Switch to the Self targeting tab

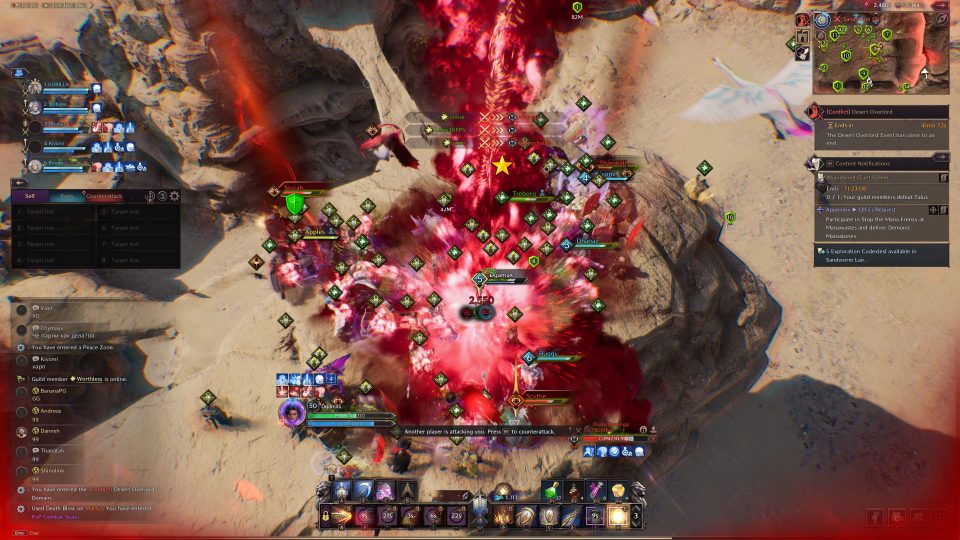pyautogui.click(x=29, y=196)
